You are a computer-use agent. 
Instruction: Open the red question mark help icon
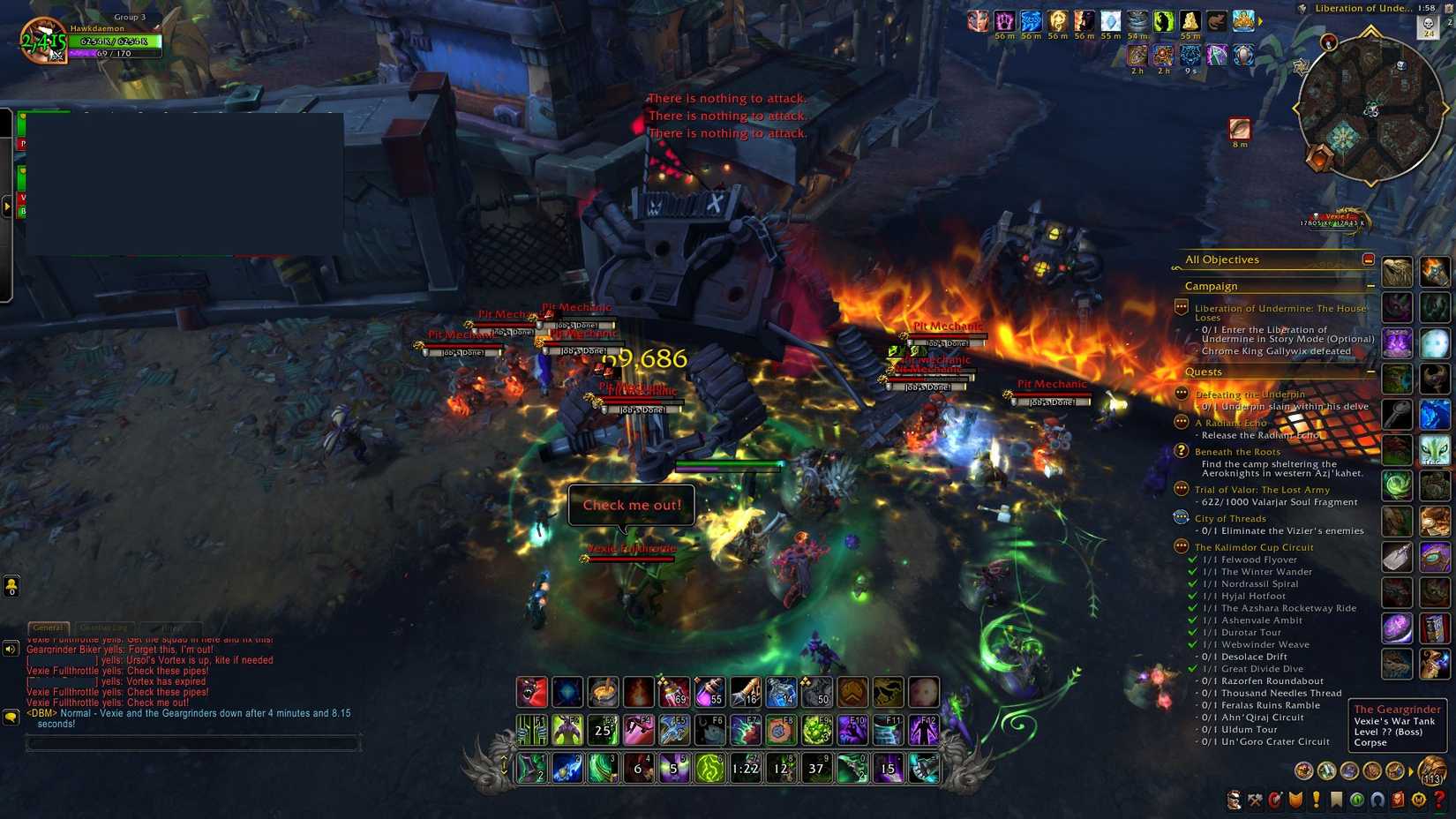[1439, 801]
